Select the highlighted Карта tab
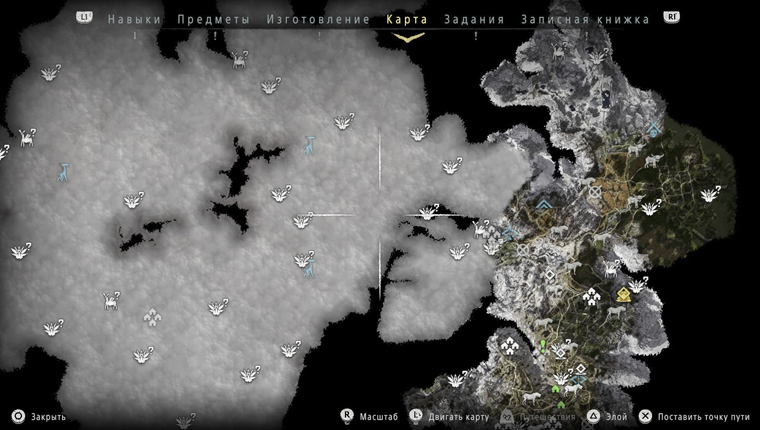Image resolution: width=760 pixels, height=430 pixels. pyautogui.click(x=407, y=19)
